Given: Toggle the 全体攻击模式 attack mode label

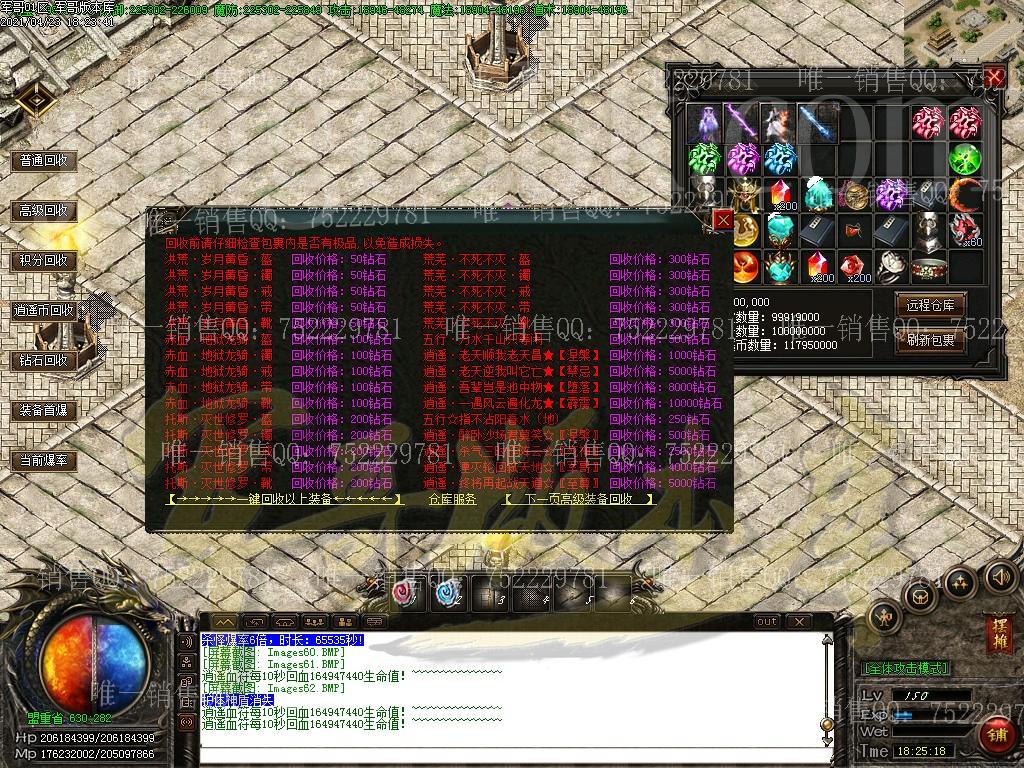Looking at the screenshot, I should [905, 667].
